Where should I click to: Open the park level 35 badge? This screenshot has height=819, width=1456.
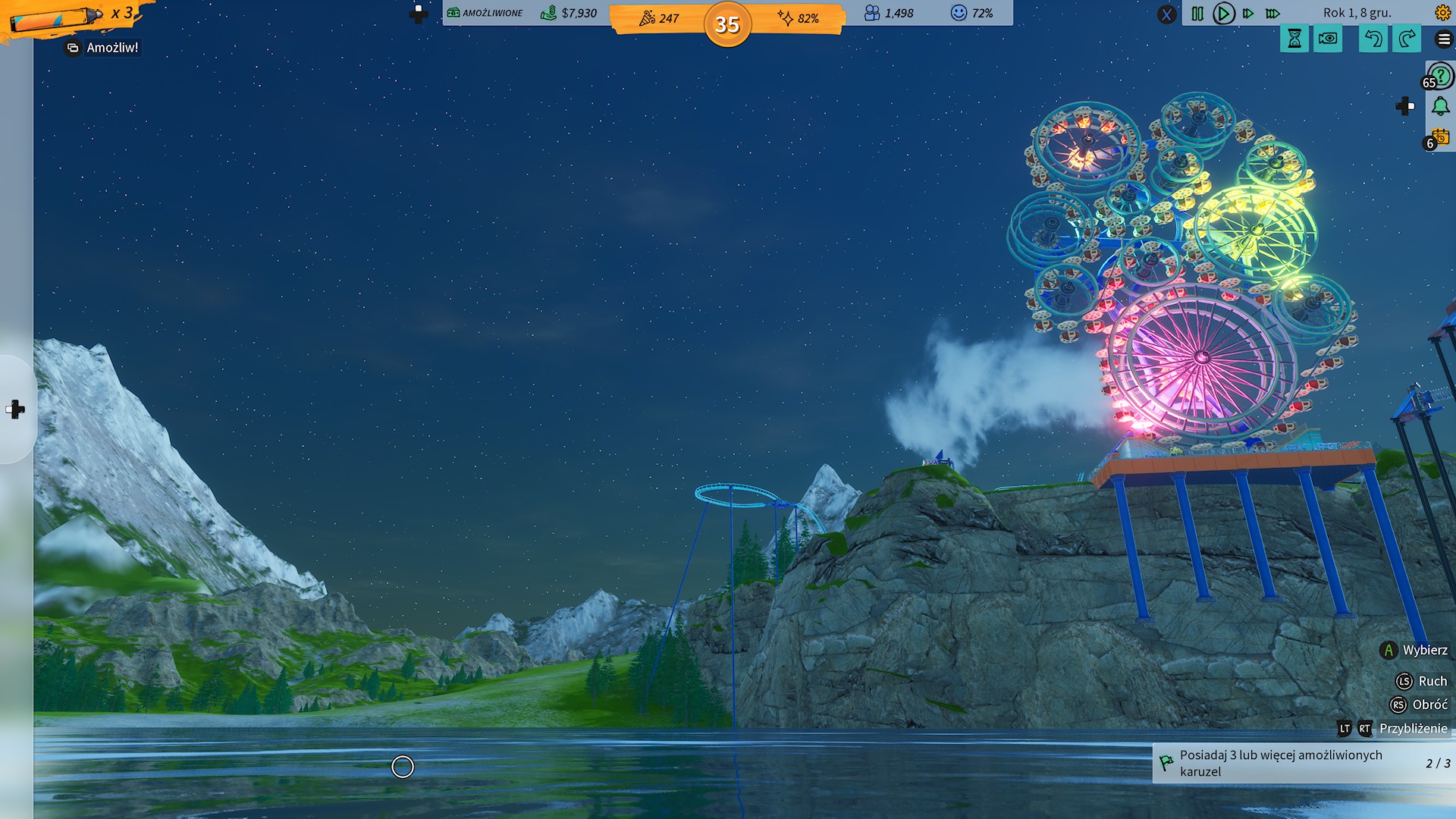pyautogui.click(x=727, y=24)
